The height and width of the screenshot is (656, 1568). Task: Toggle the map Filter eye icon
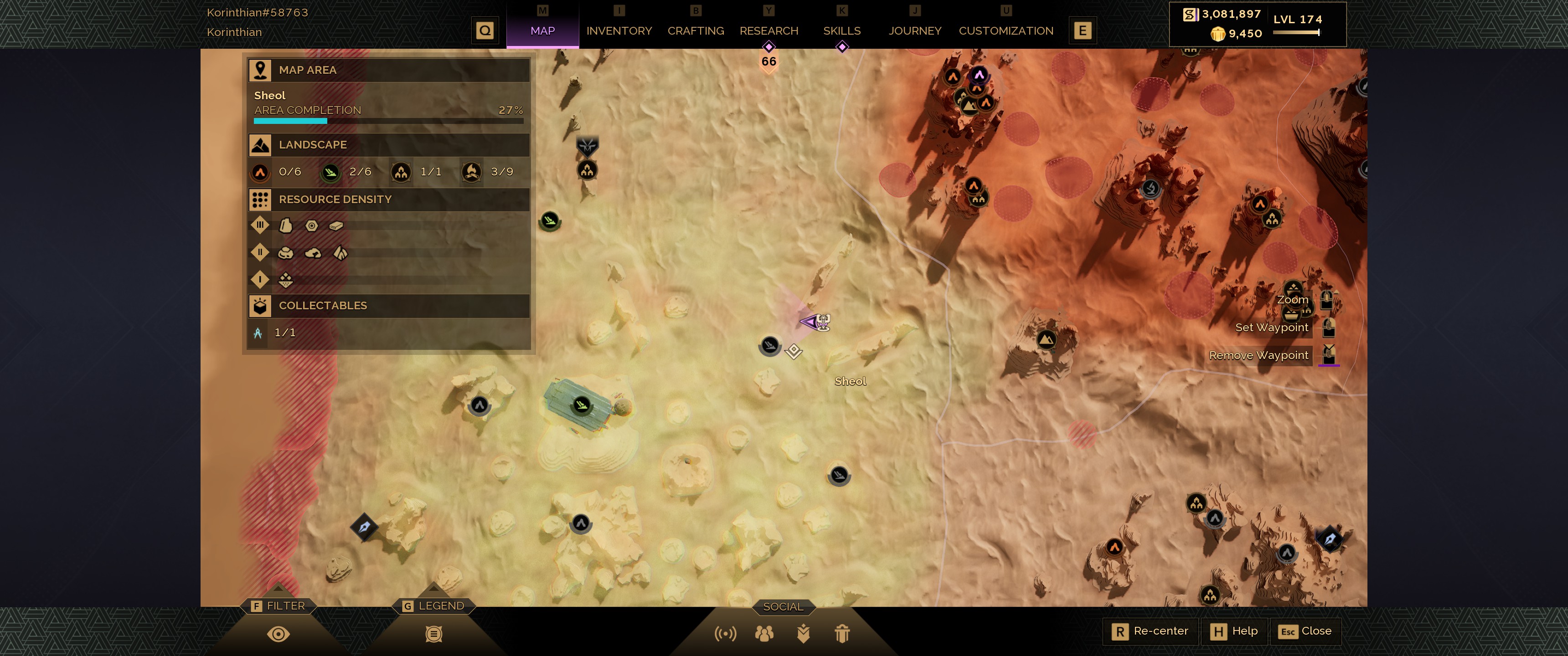[x=278, y=634]
